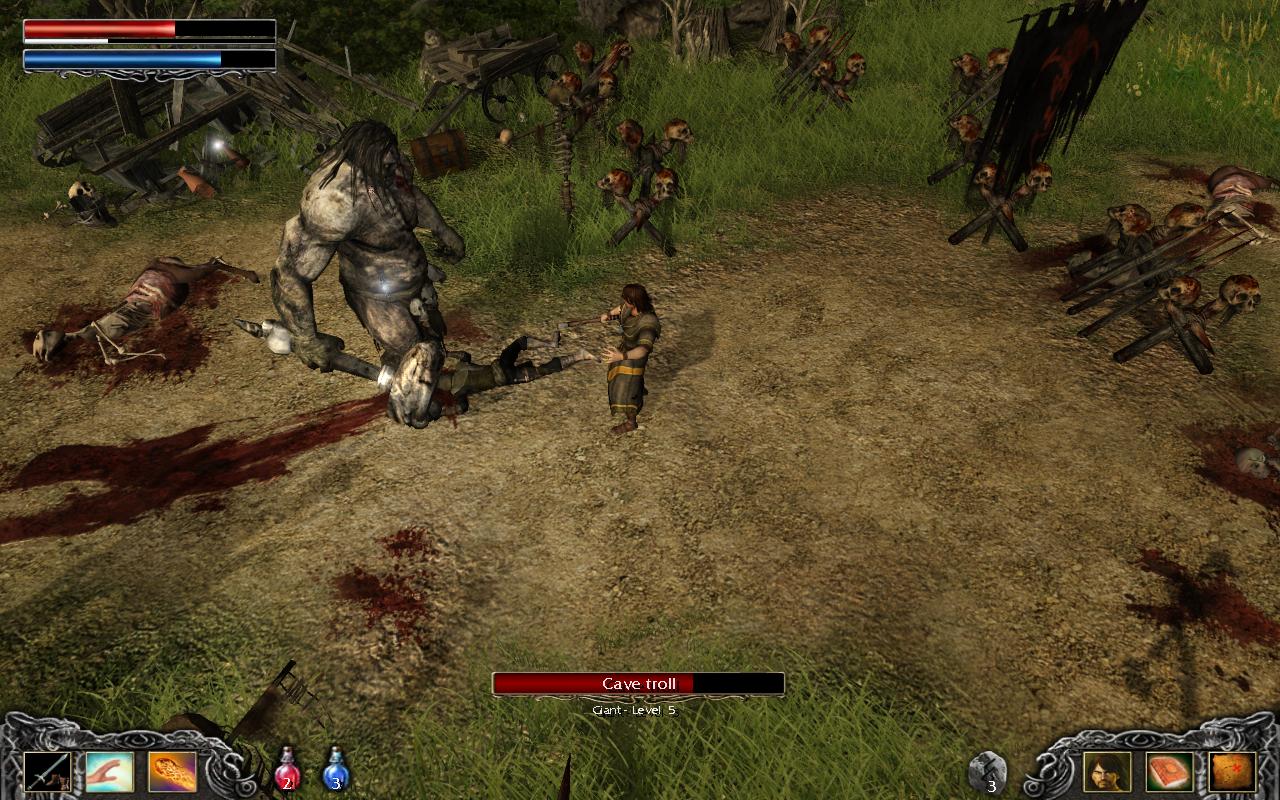Viewport: 1280px width, 800px height.
Task: Open the quest log book
Action: [x=1169, y=770]
